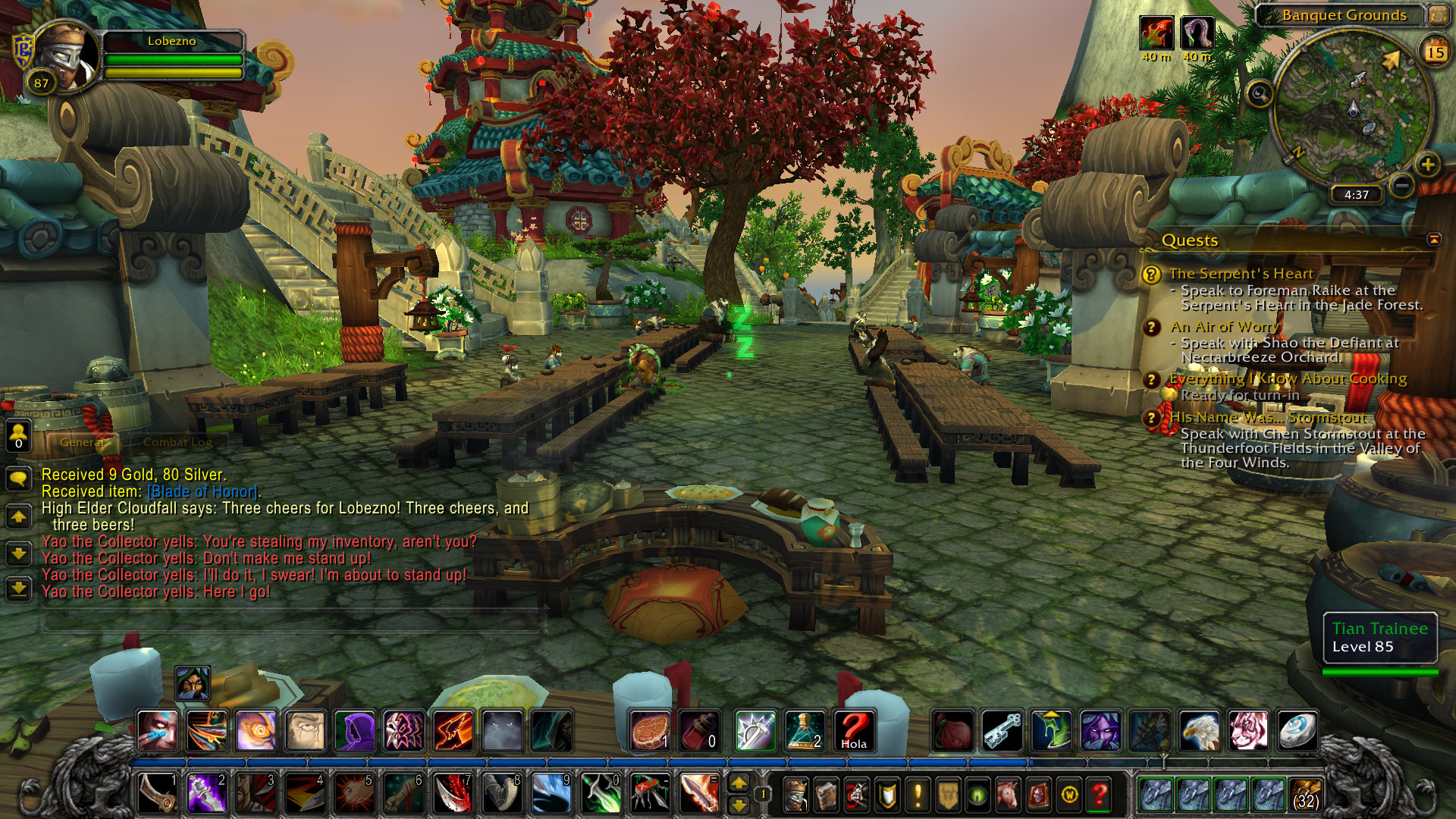
Task: Collapse the Quests tracker panel
Action: click(x=1433, y=240)
